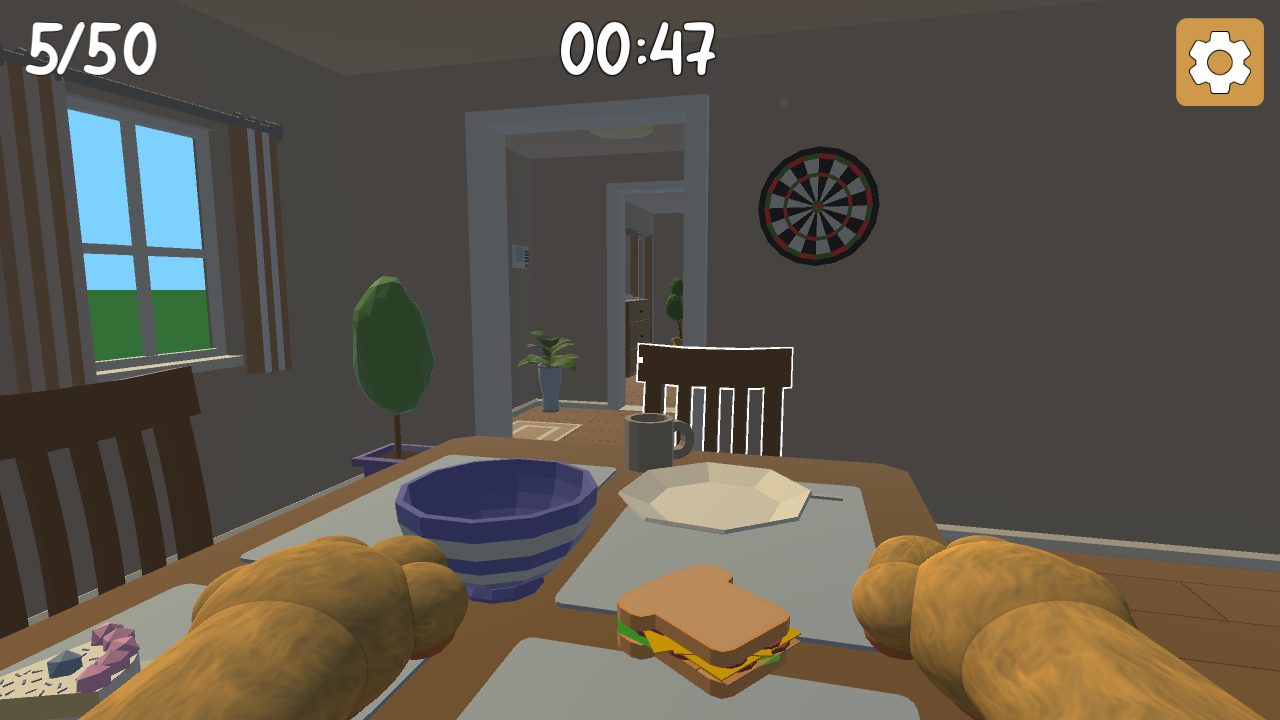The height and width of the screenshot is (720, 1280).
Task: Click the score counter showing 5/50
Action: [x=90, y=47]
